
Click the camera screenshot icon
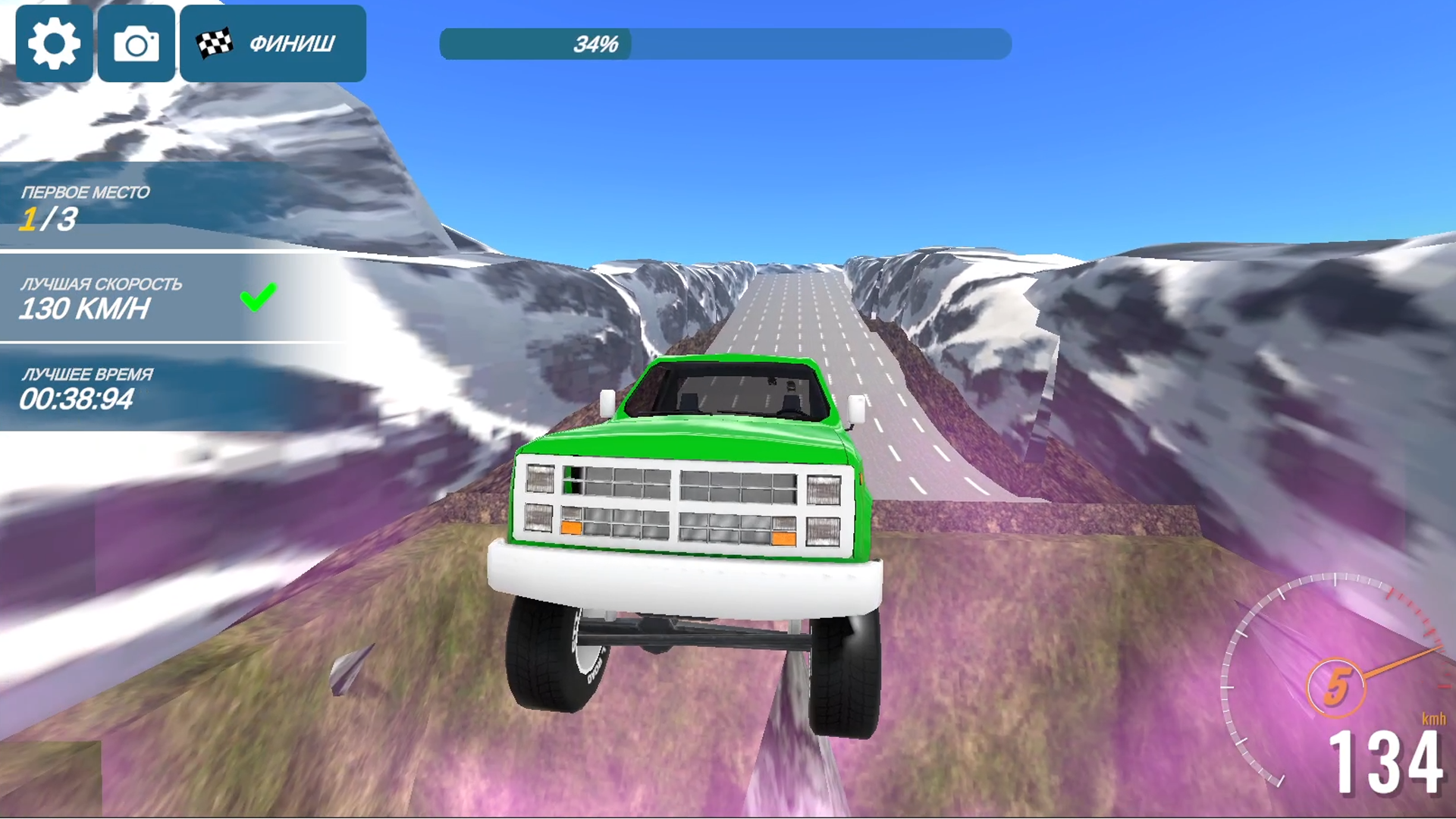[135, 43]
